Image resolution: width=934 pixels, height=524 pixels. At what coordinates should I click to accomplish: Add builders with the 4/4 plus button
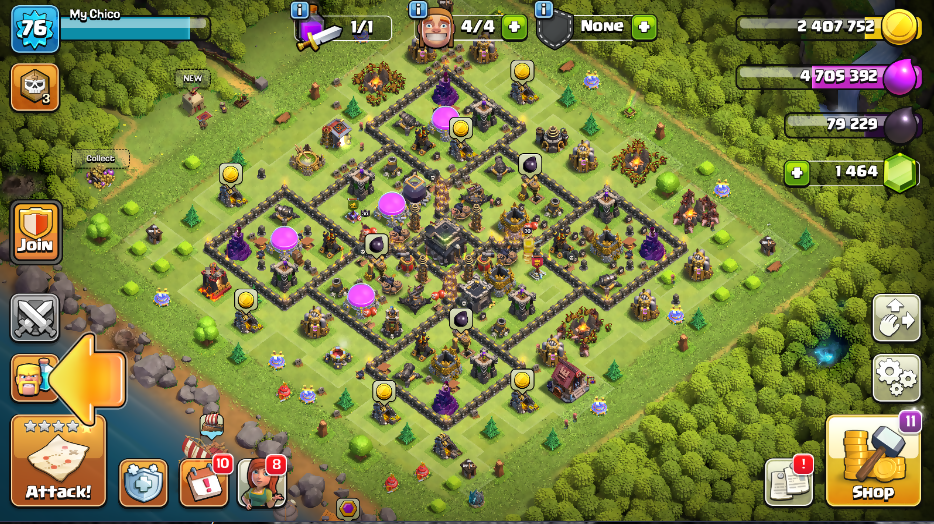coord(514,27)
